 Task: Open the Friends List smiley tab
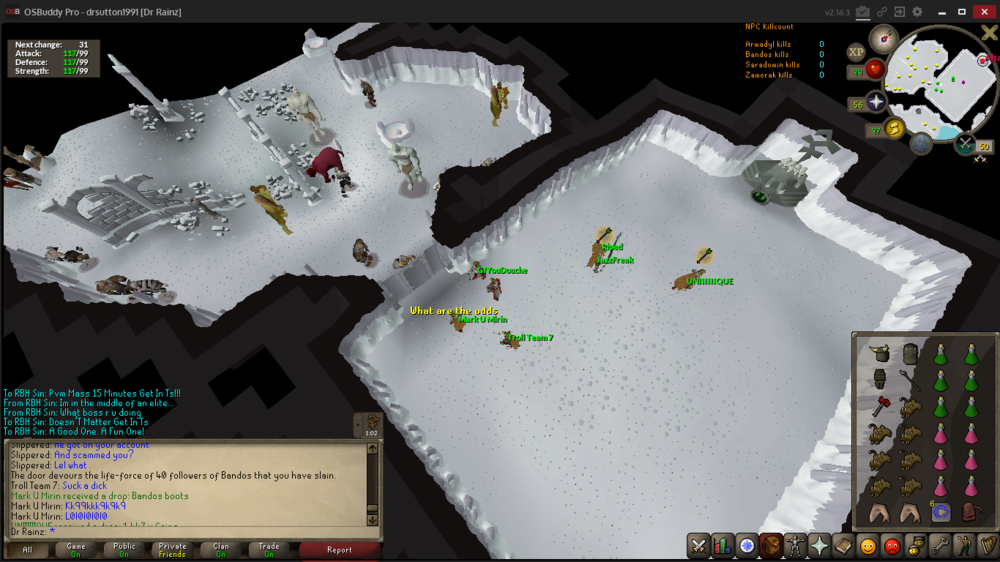point(868,546)
